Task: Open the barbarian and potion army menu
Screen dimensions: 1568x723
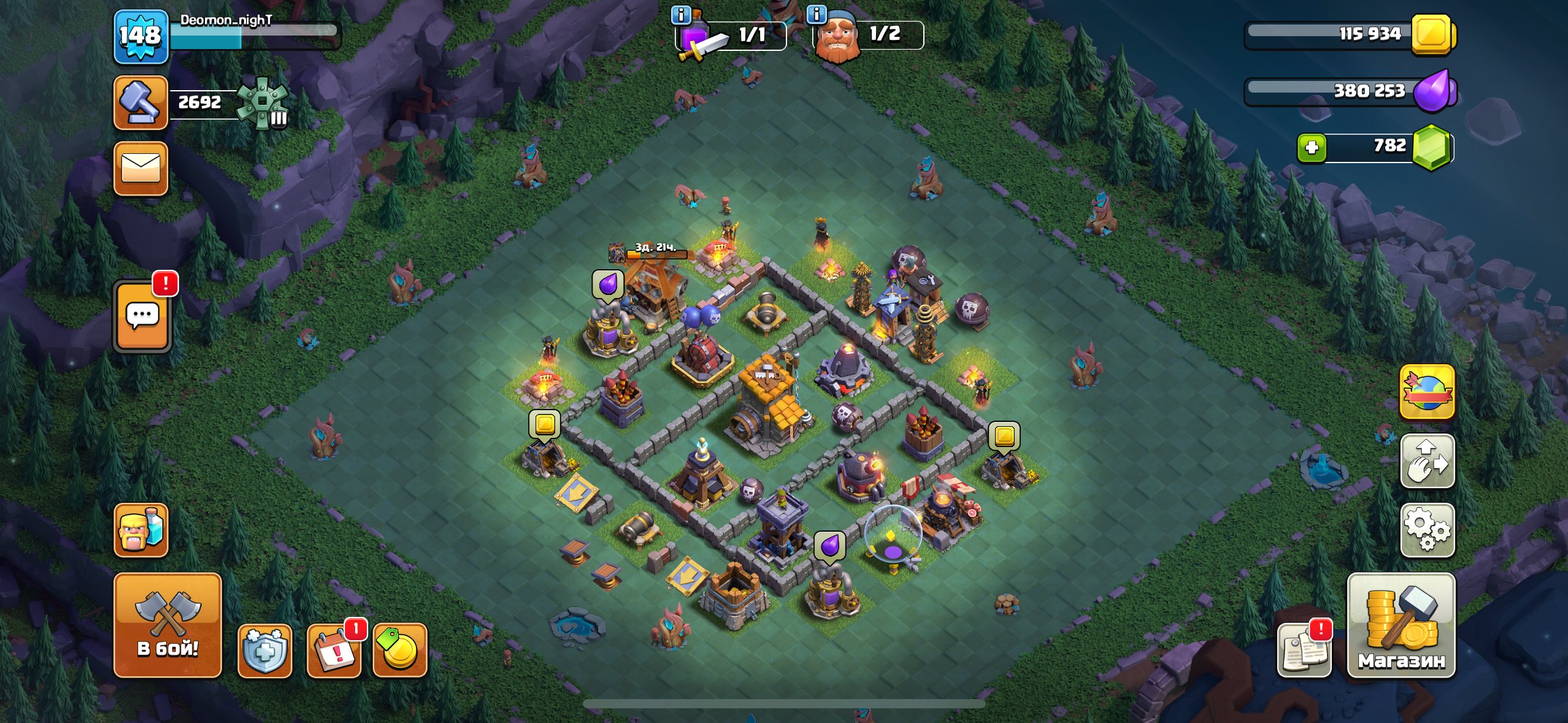Action: 140,530
